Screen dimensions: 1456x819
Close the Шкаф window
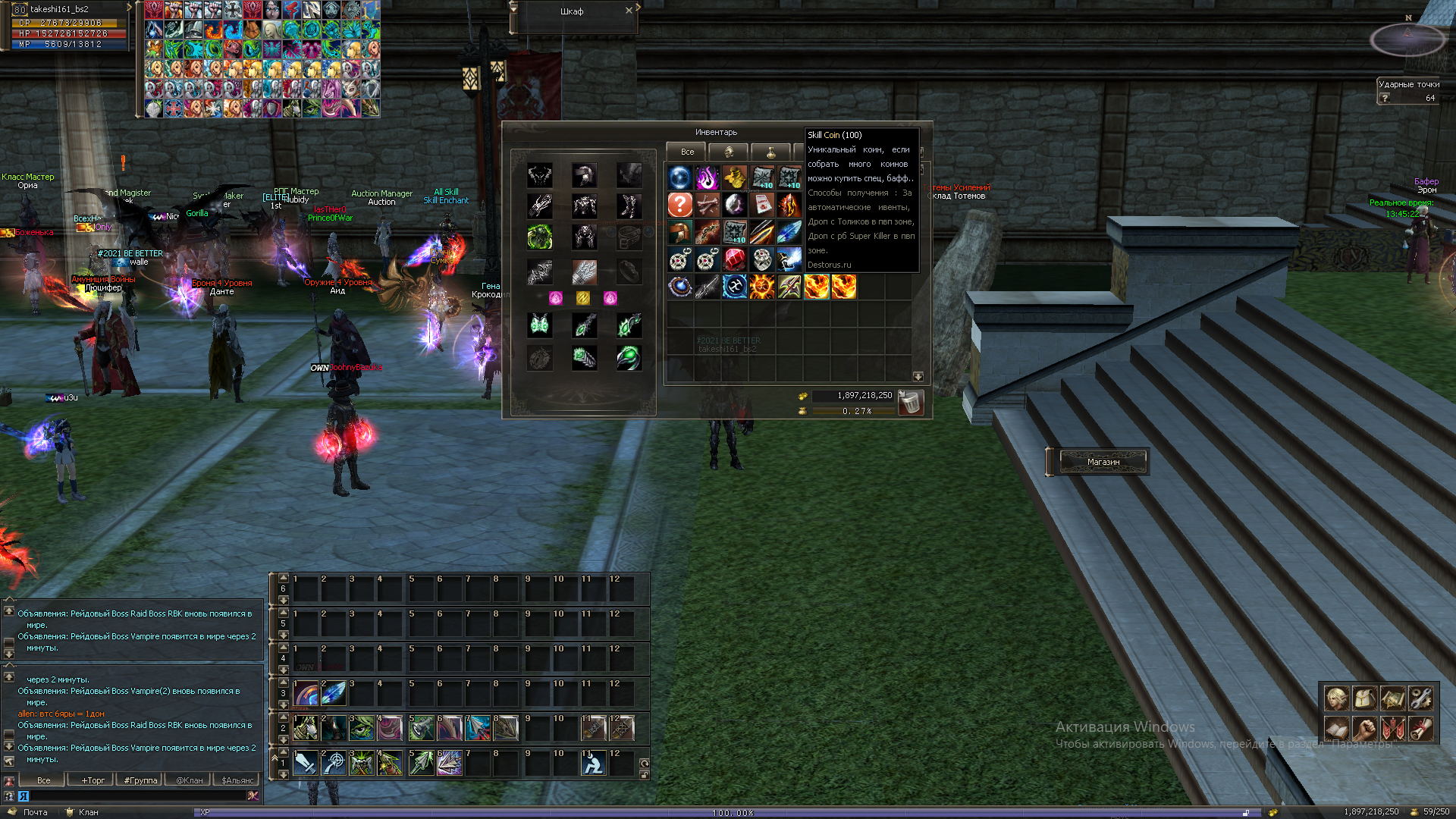click(629, 11)
